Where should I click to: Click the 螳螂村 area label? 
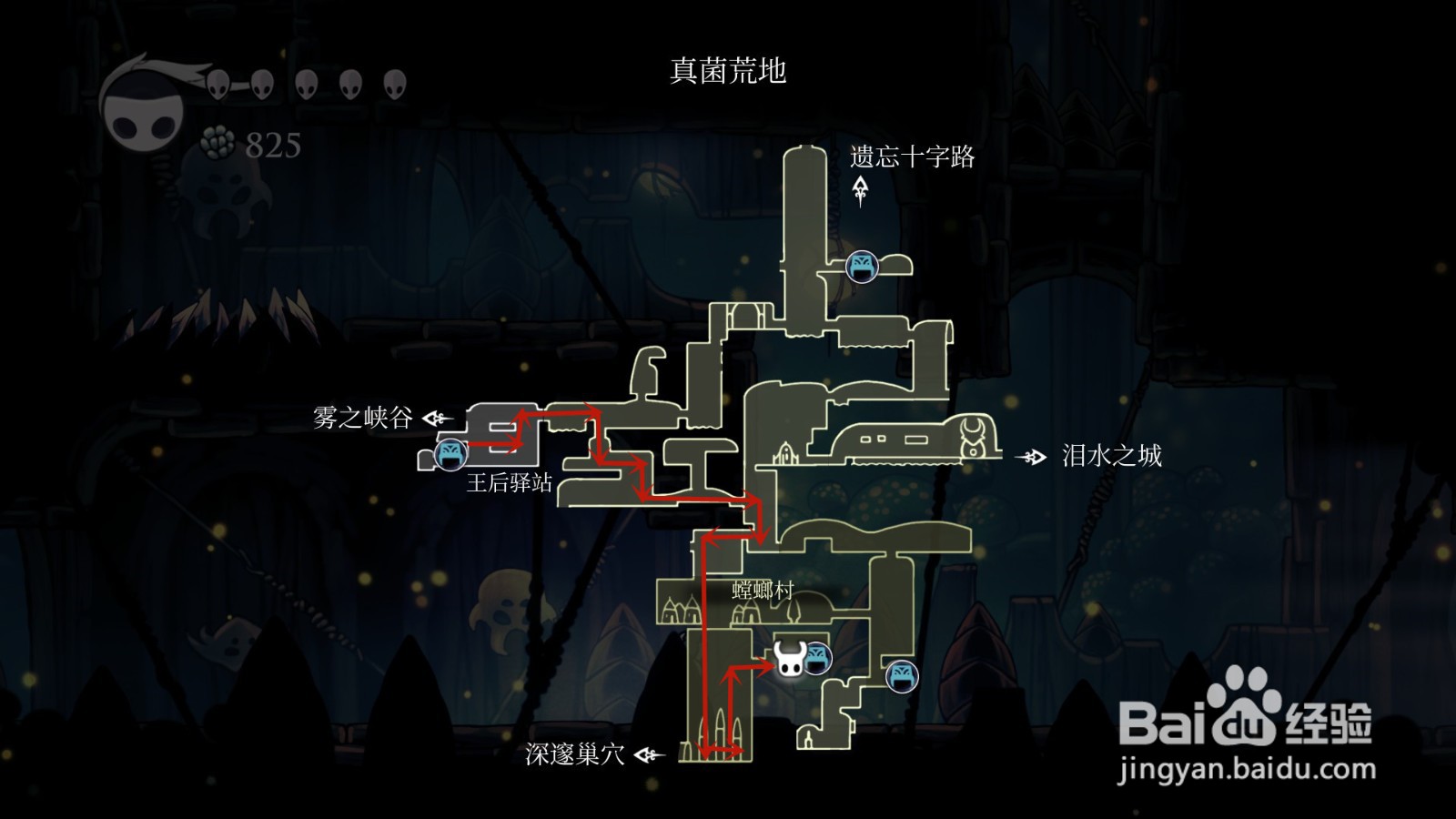click(762, 590)
